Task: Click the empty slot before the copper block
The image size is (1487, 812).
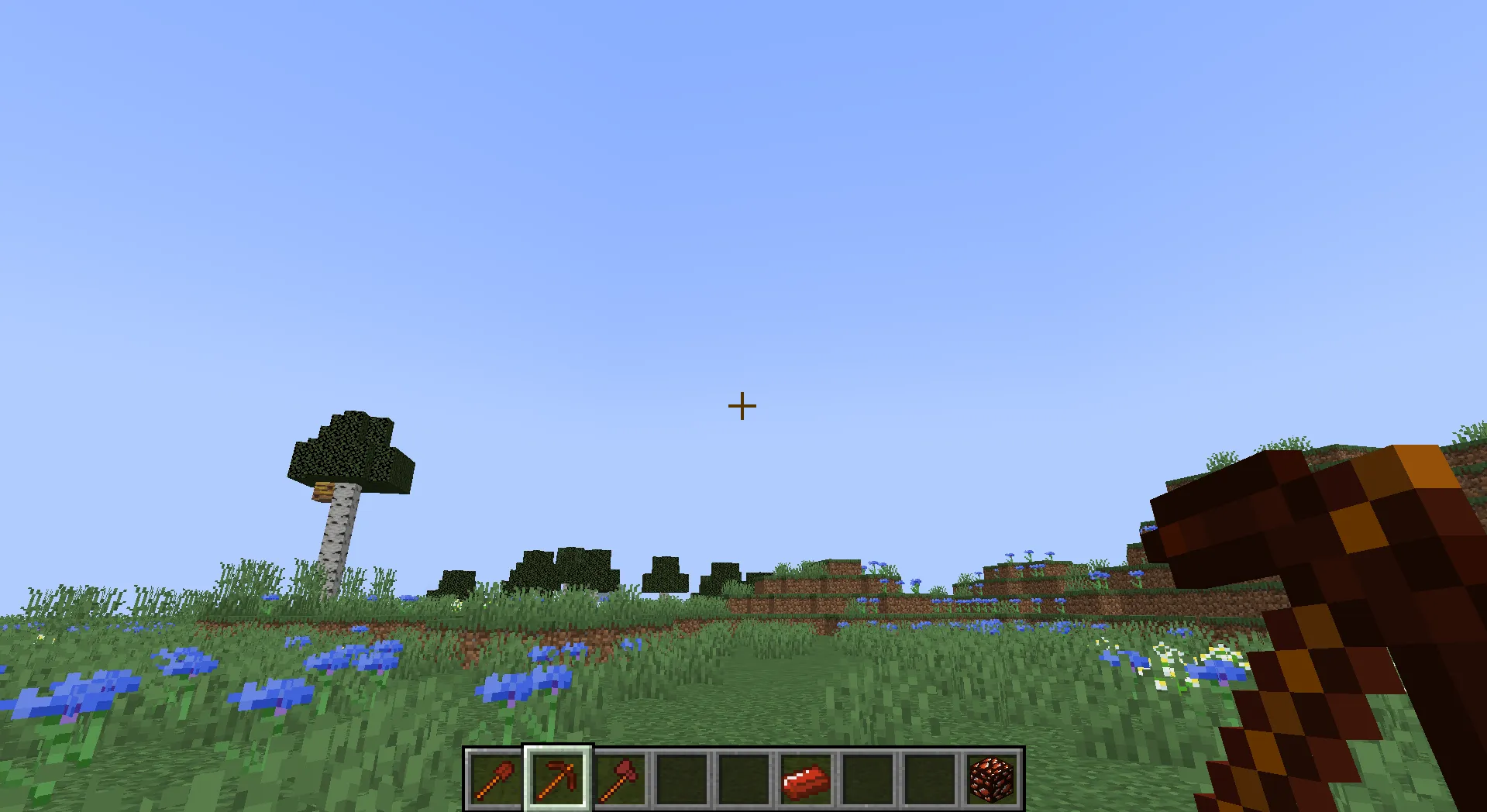Action: [929, 779]
